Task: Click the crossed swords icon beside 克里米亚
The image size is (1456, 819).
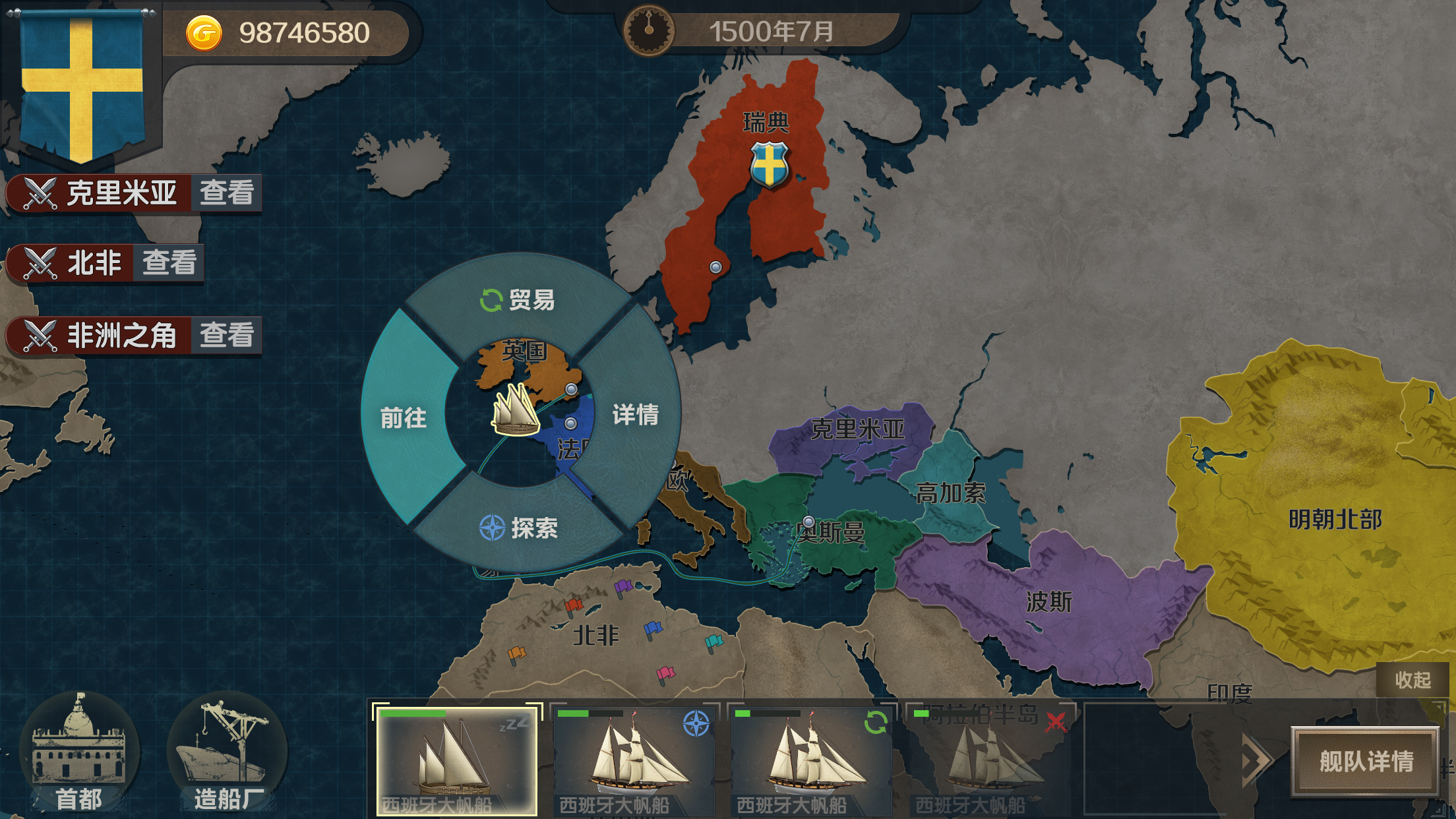Action: pos(40,192)
